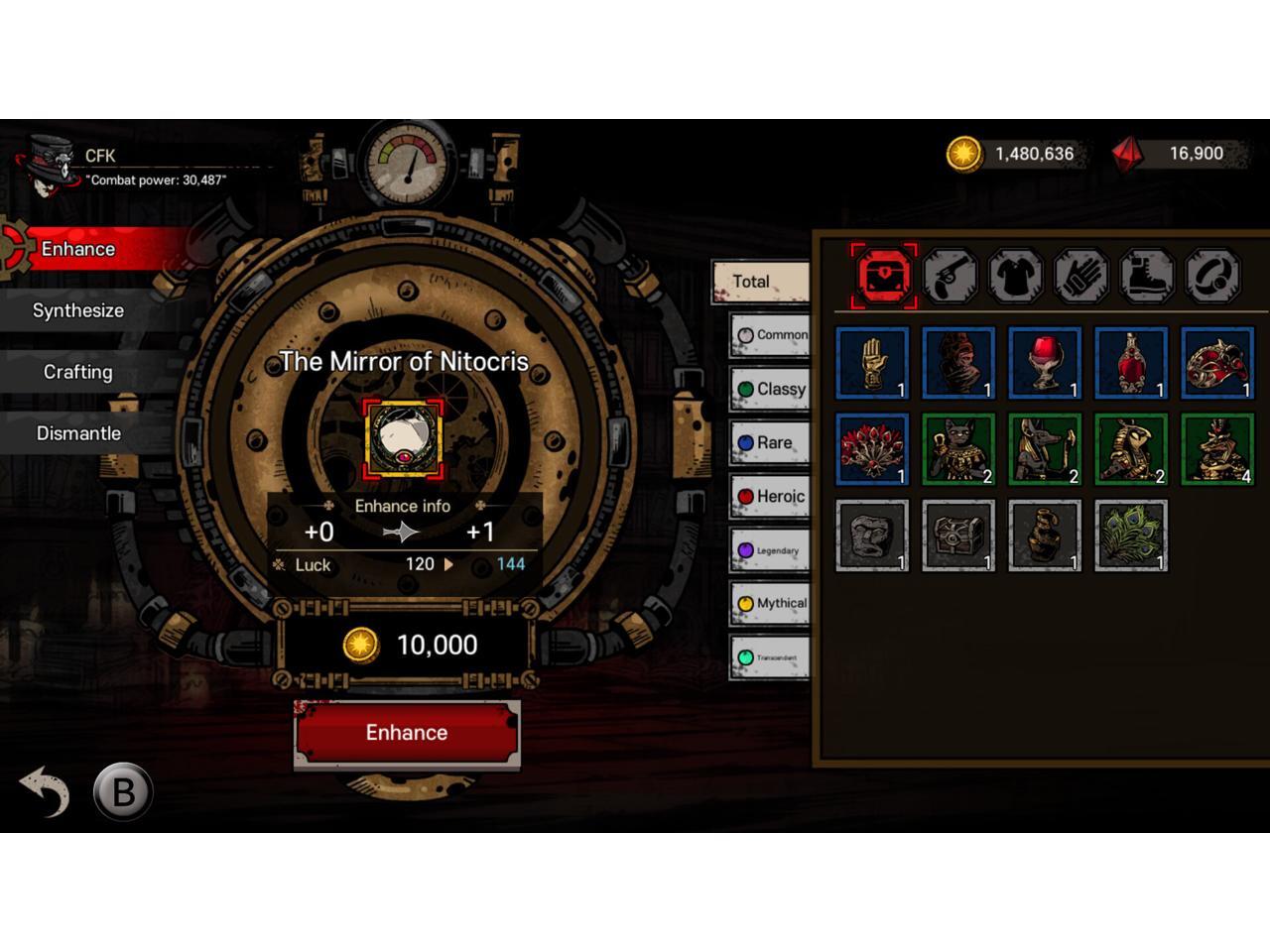Choose the stone face mask item
The image size is (1270, 952).
point(872,535)
